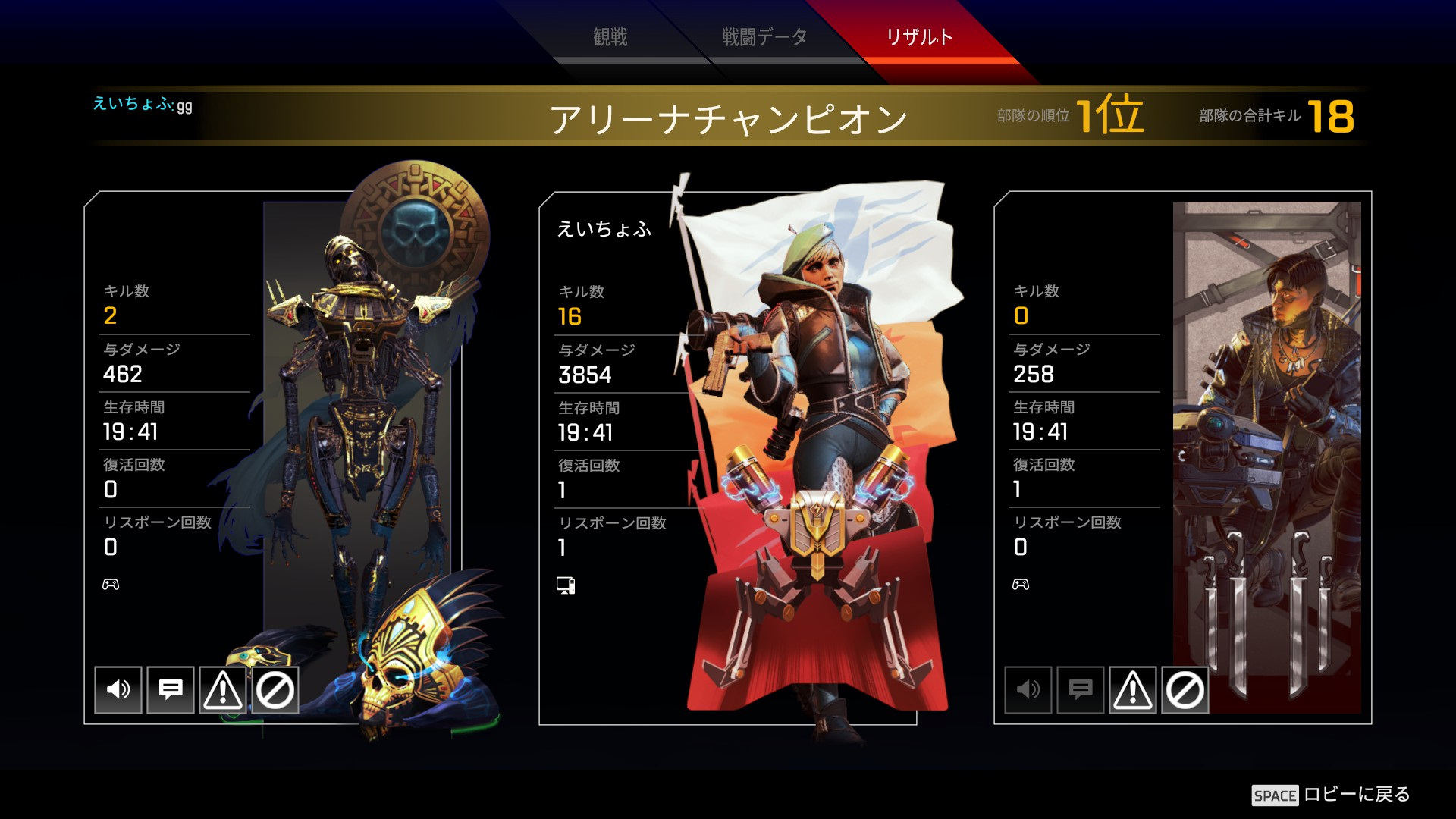Click the PC platform icon under えいちょふ's stats
This screenshot has height=819, width=1456.
(566, 585)
